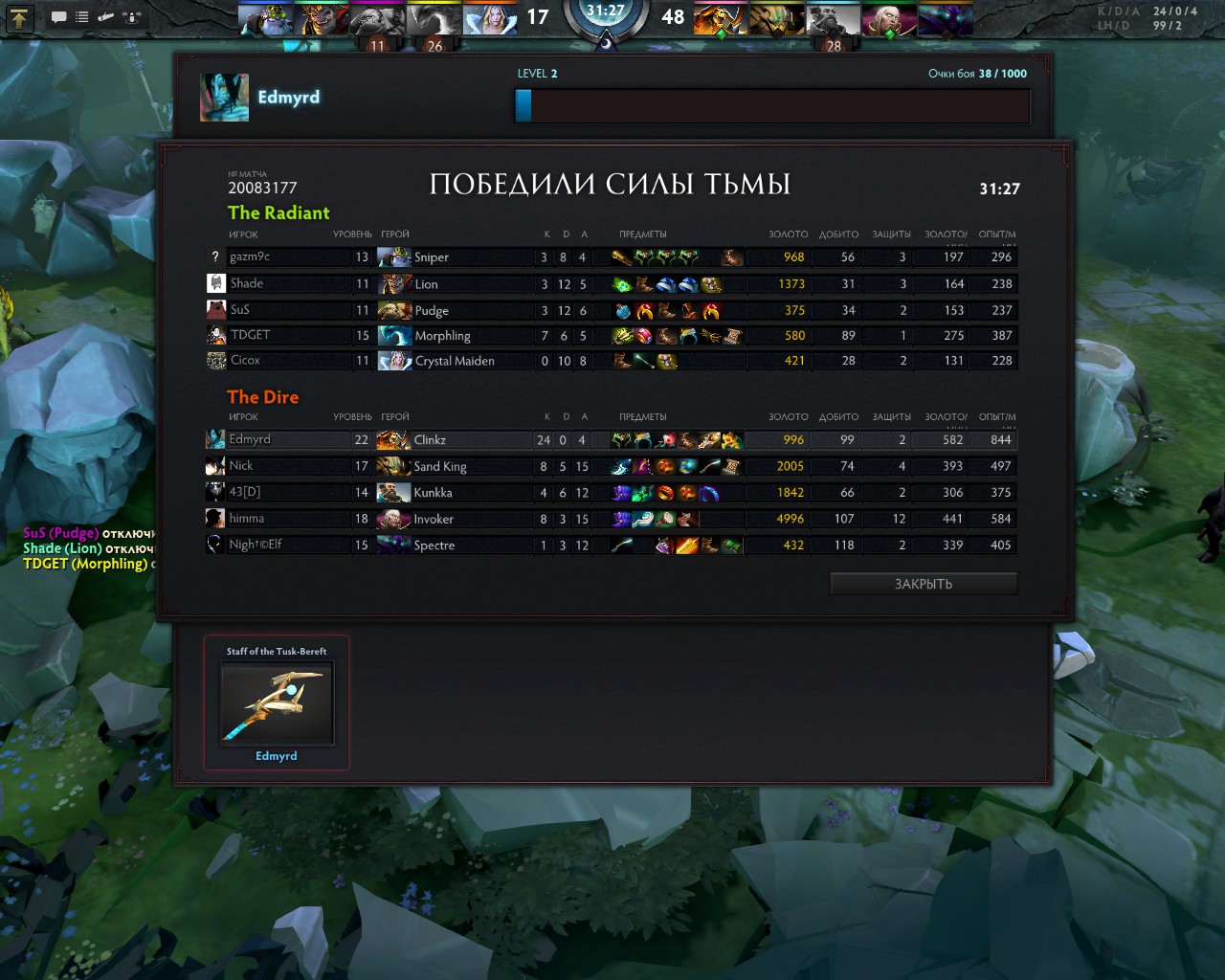Viewport: 1225px width, 980px height.
Task: Click Sniper's hero icon in the Radiant scoreboard
Action: click(395, 256)
